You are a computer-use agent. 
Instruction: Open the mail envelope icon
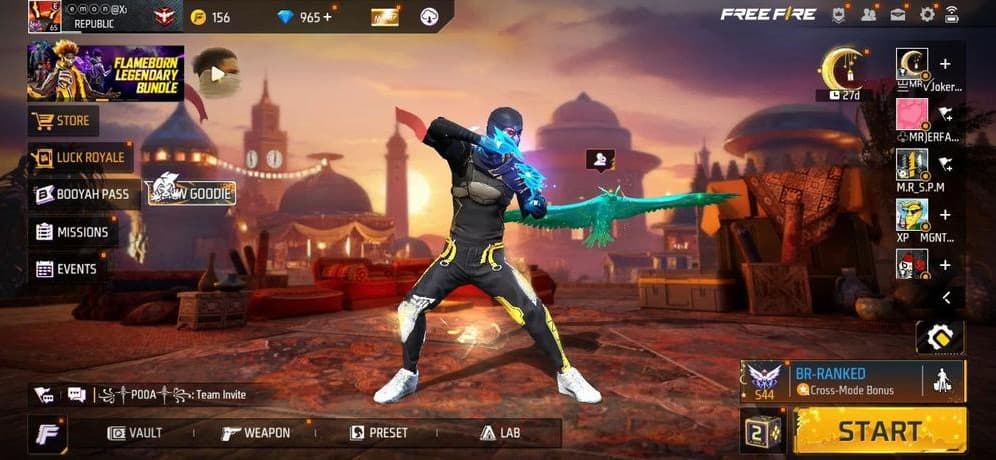tap(898, 14)
